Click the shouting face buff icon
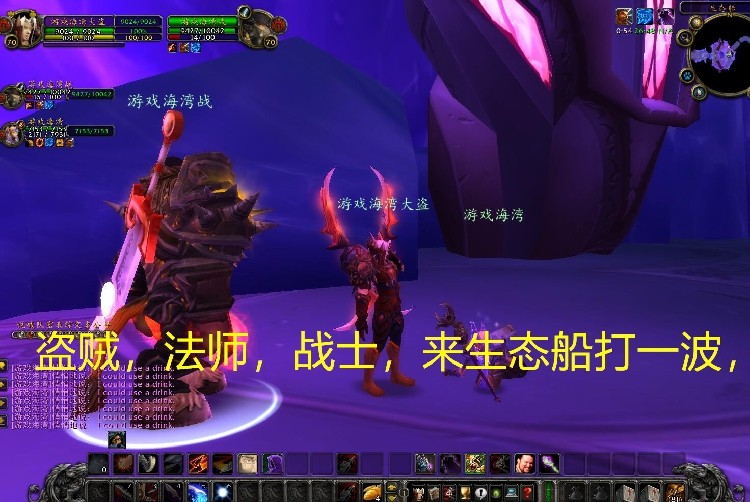Viewport: 750px width, 502px height. pyautogui.click(x=624, y=16)
